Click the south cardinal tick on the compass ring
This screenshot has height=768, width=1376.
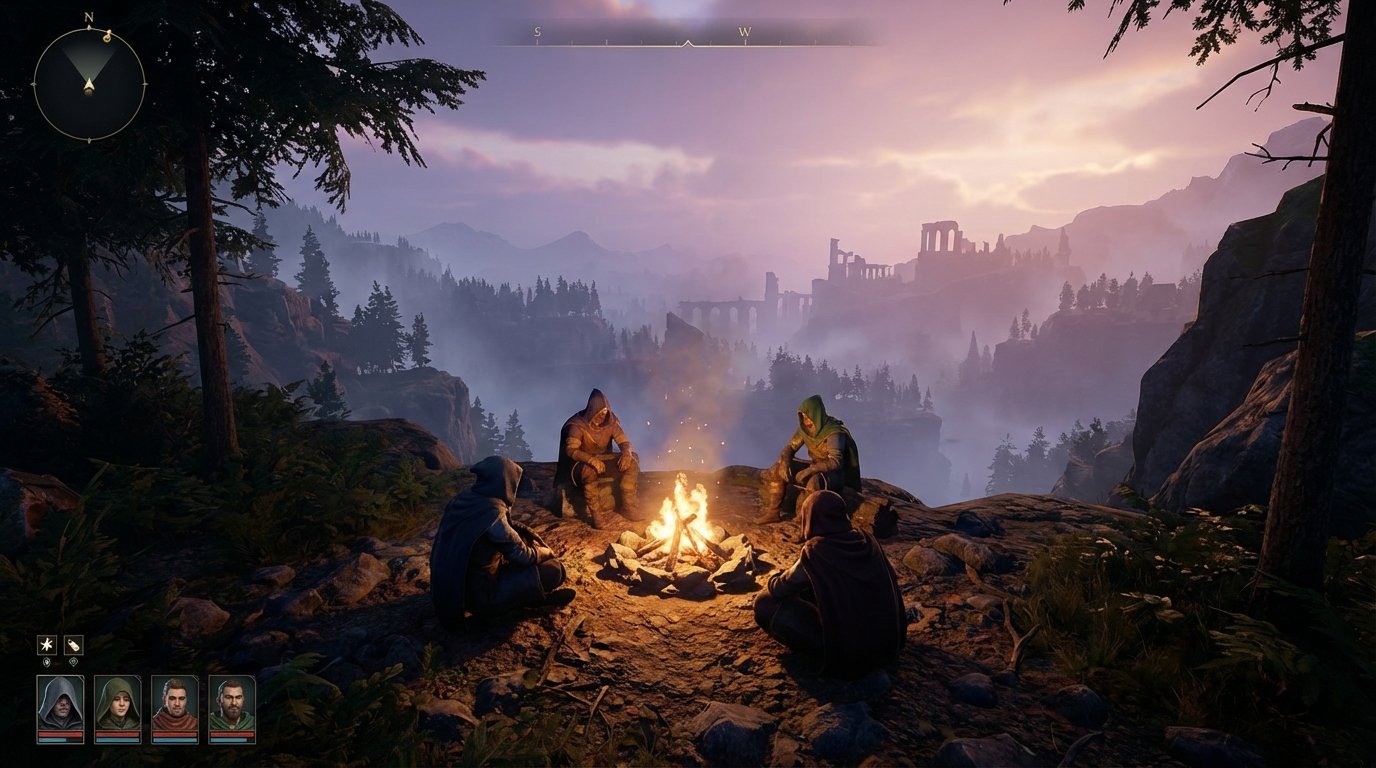[x=89, y=138]
